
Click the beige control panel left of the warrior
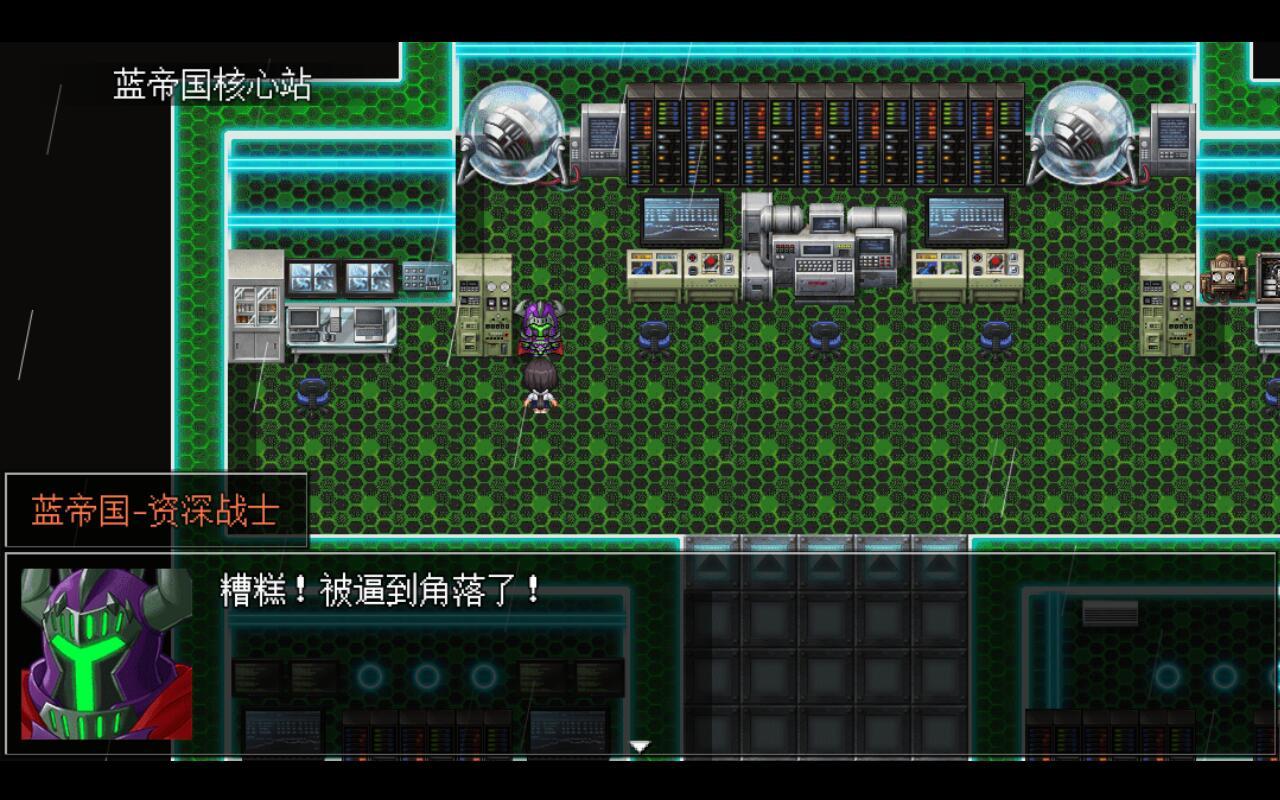coord(484,305)
